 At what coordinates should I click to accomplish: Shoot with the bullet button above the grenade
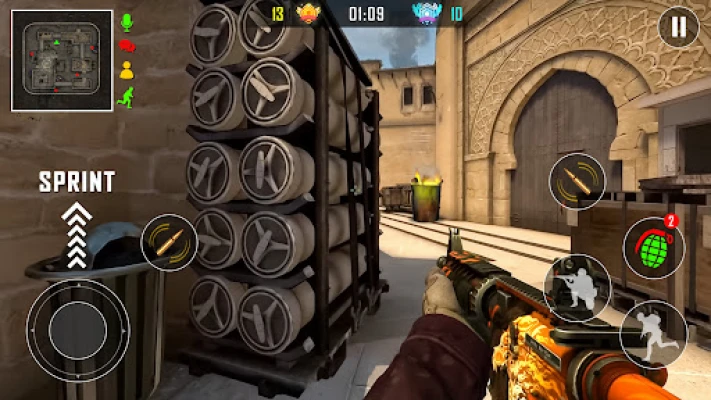tap(577, 182)
